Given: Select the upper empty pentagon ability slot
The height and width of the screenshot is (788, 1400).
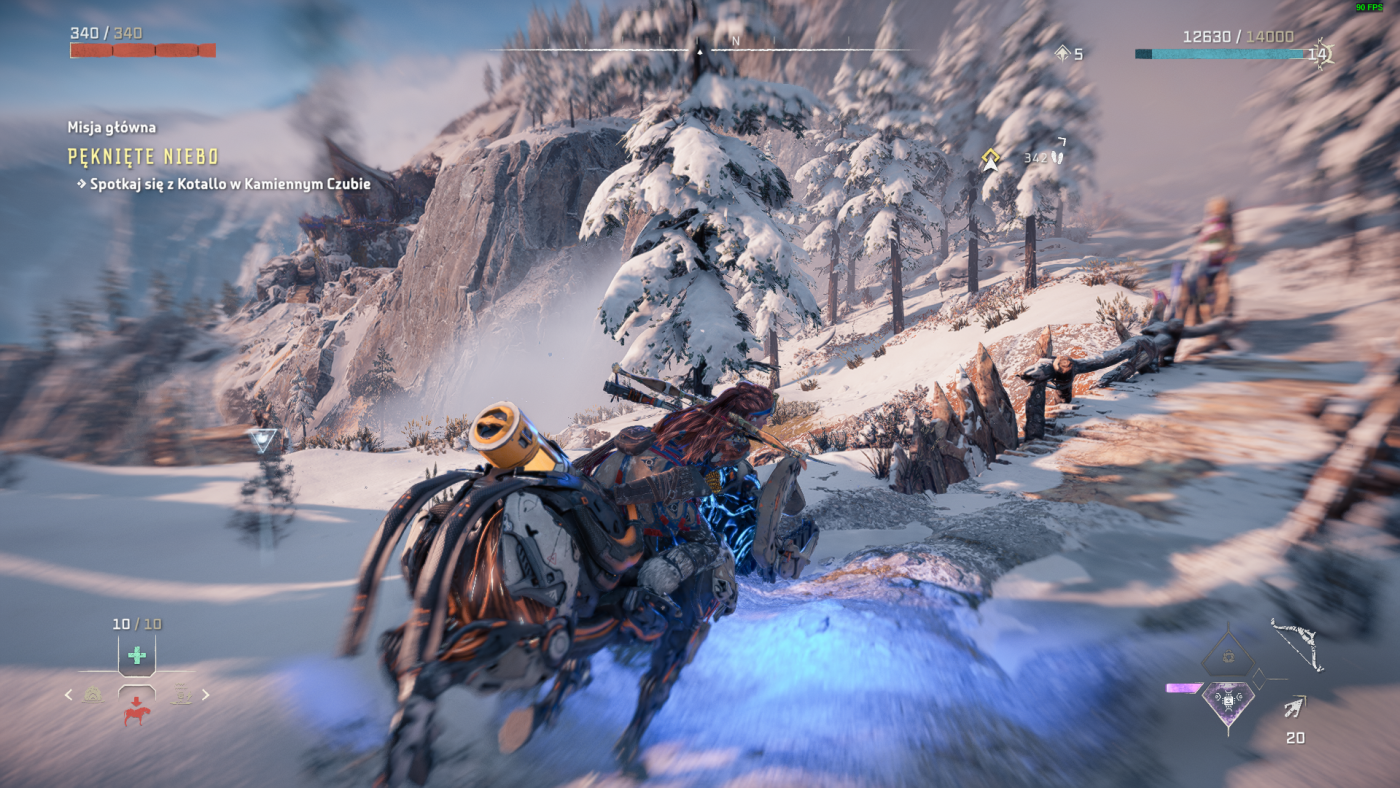Looking at the screenshot, I should (x=1227, y=655).
